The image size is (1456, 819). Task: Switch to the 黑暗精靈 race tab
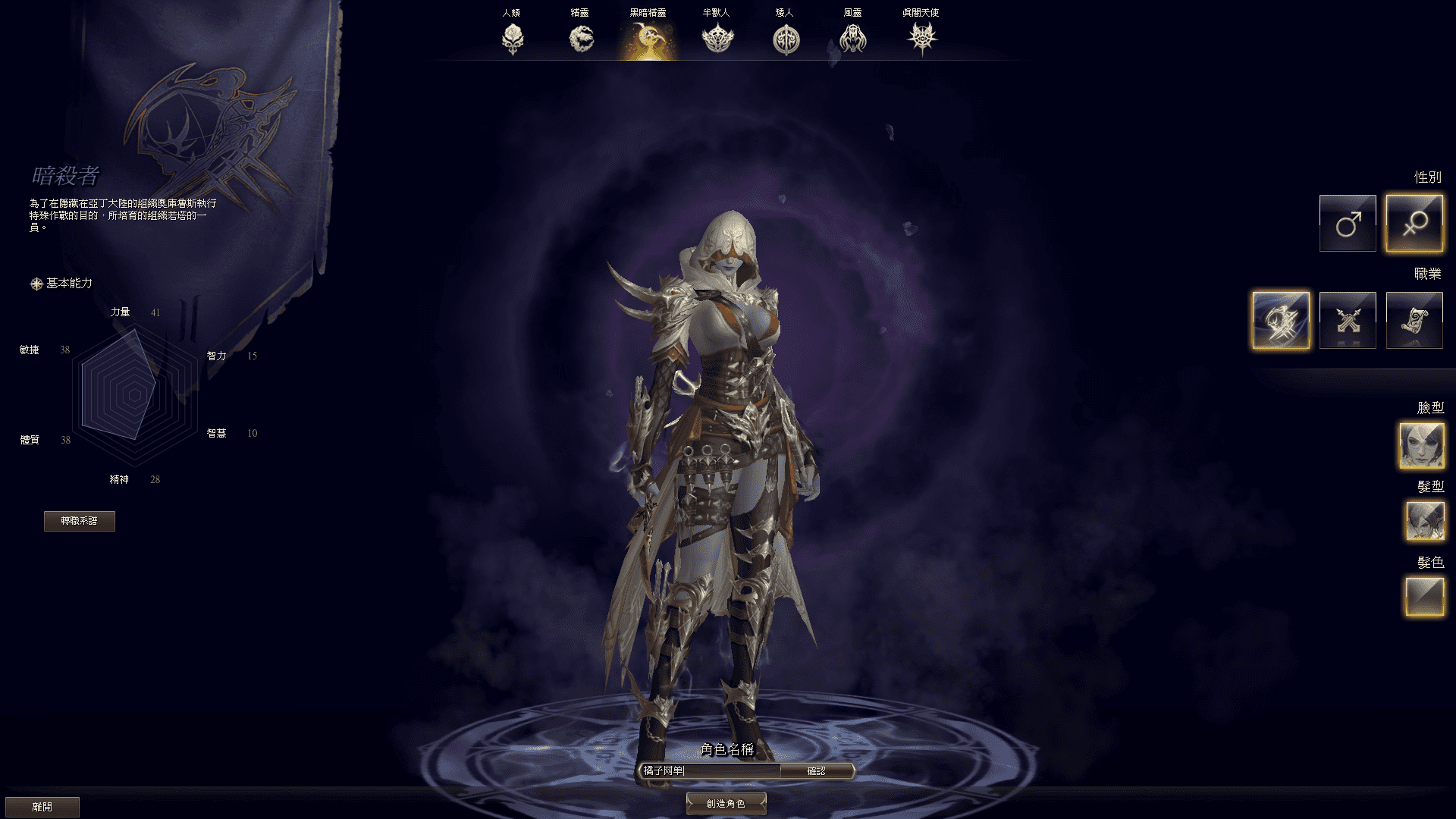click(648, 36)
